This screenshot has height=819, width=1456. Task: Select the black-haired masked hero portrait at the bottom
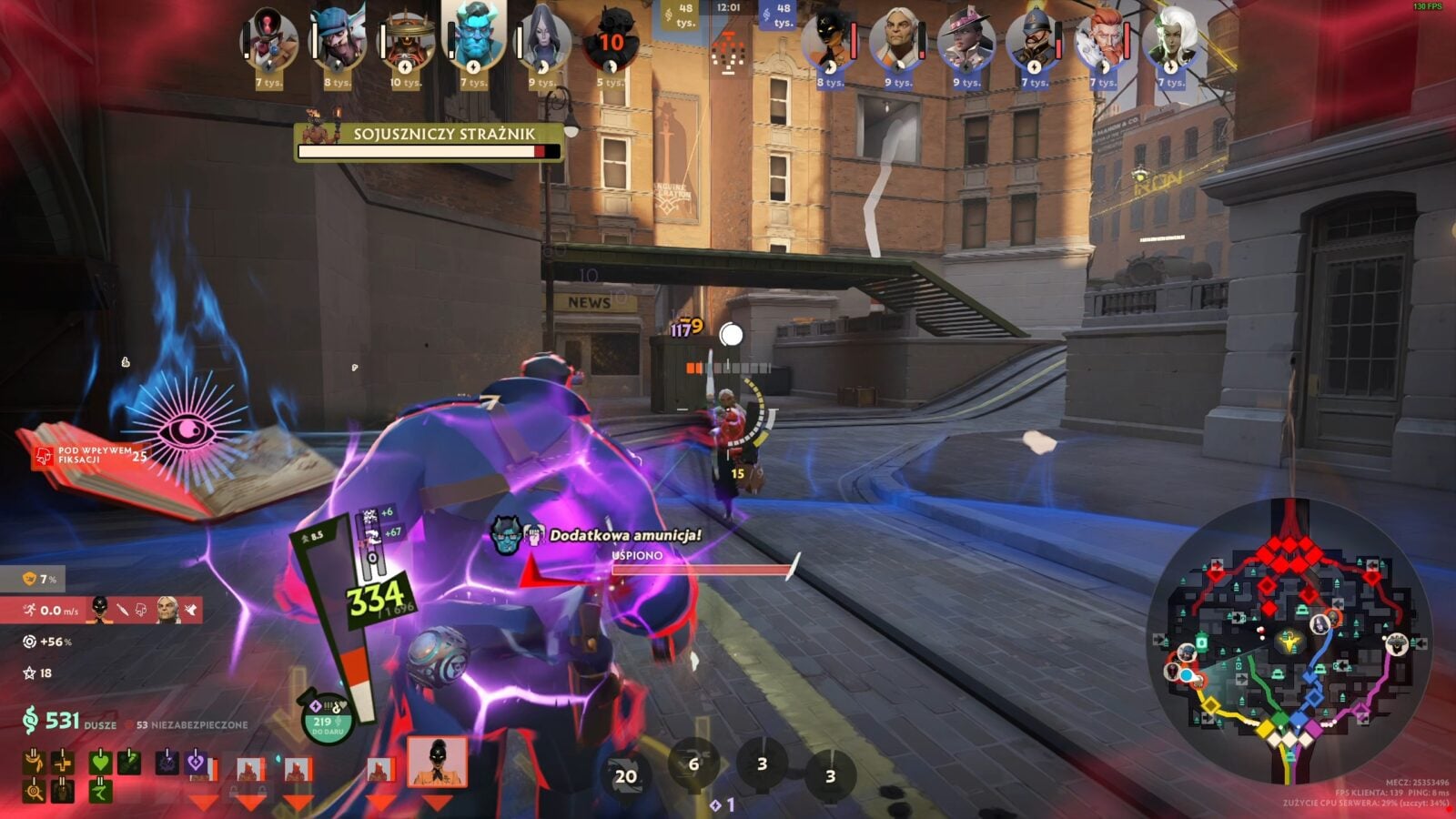pos(437,762)
